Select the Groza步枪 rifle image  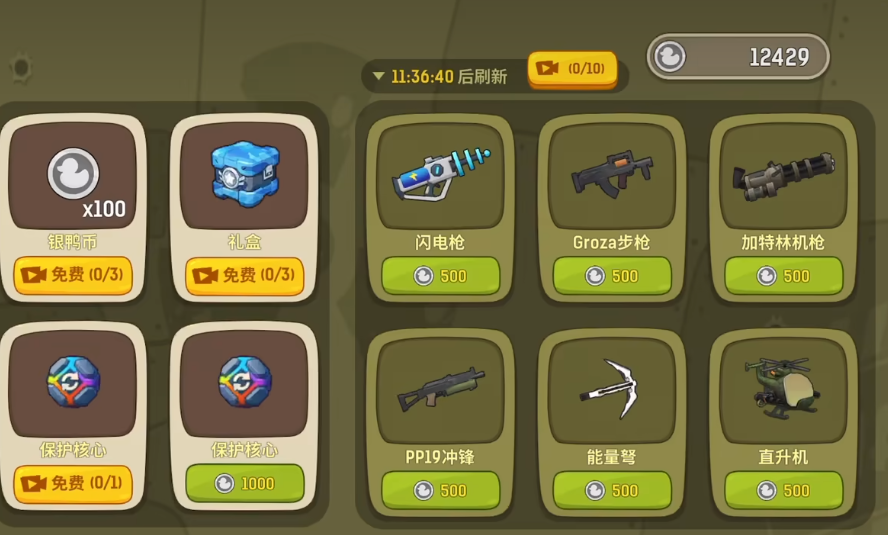(612, 175)
